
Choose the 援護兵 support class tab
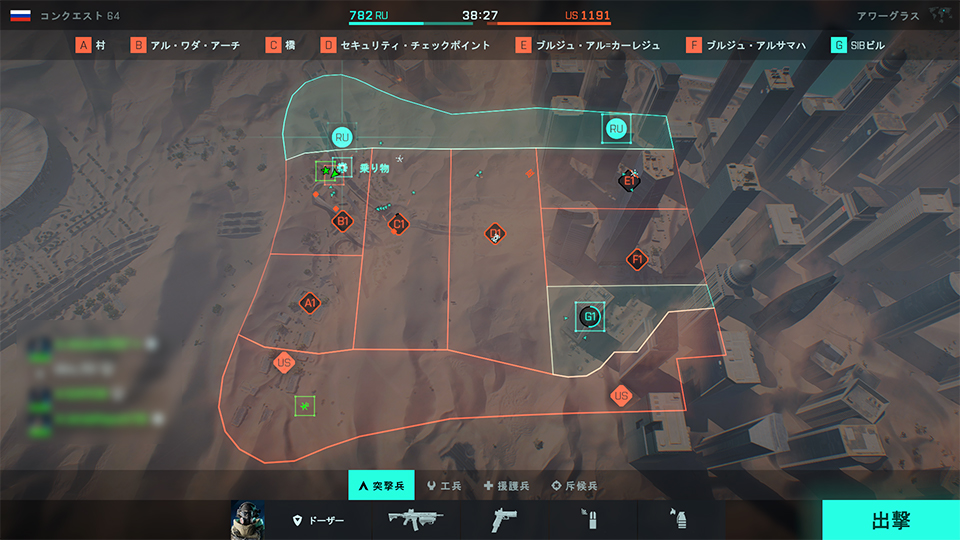(507, 486)
